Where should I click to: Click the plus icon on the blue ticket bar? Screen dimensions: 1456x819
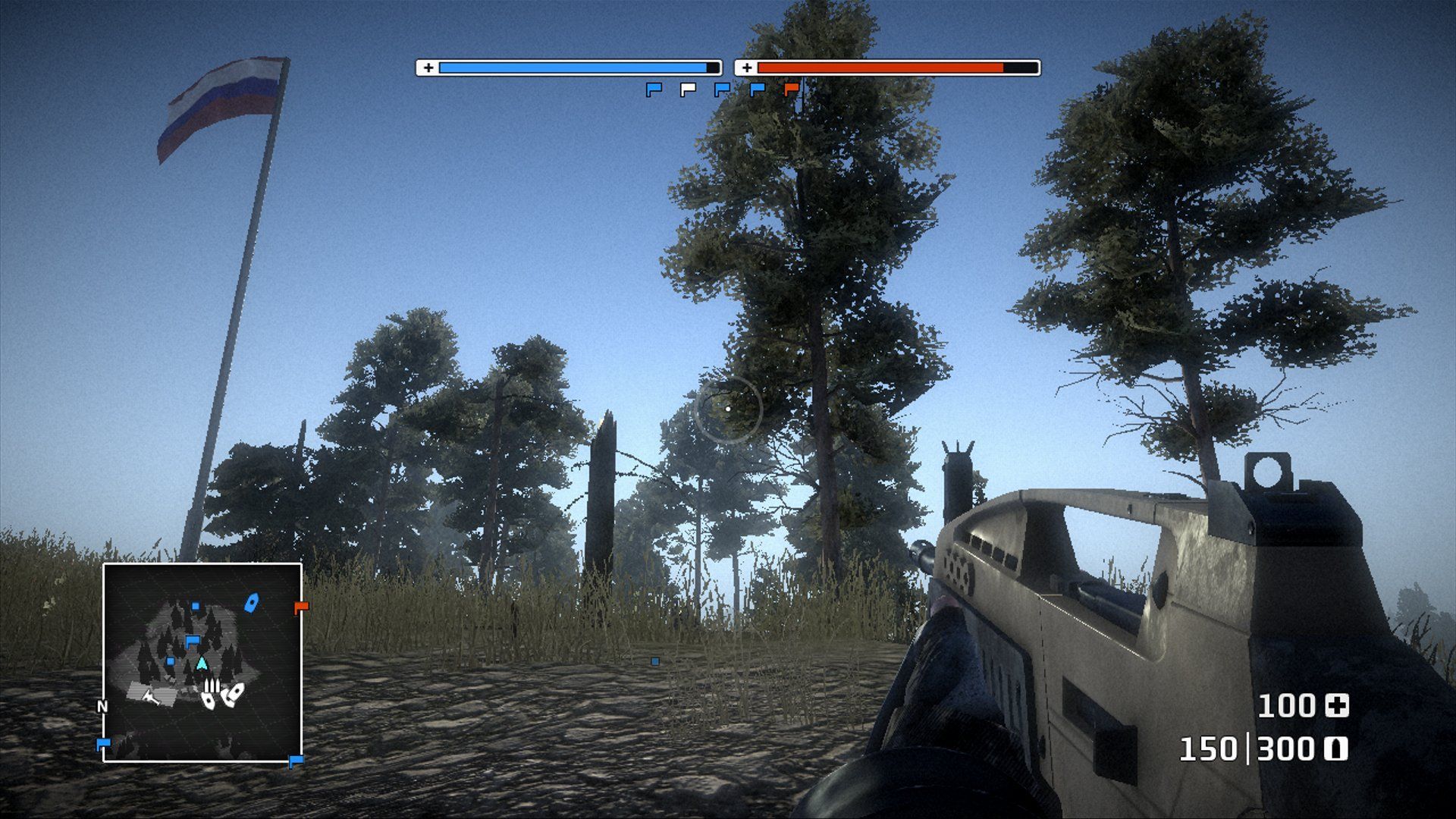(430, 67)
